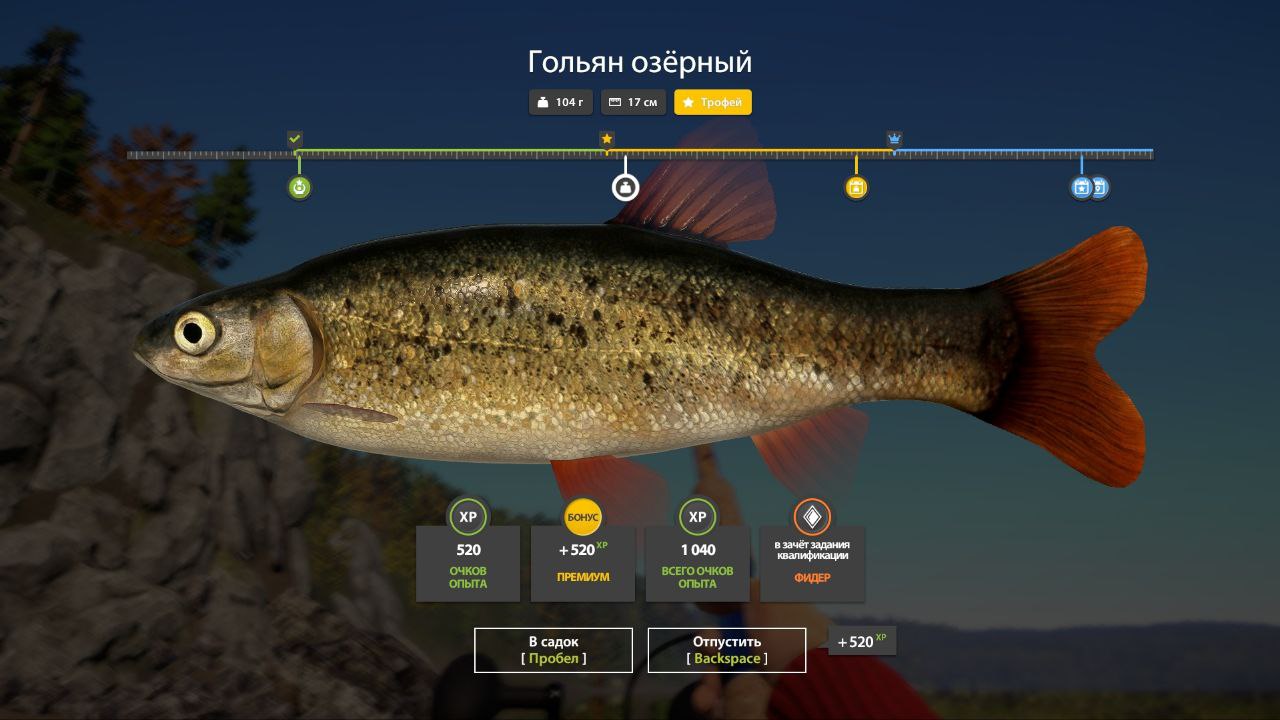Click the gold star trophy threshold icon
Image resolution: width=1280 pixels, height=720 pixels.
(607, 139)
